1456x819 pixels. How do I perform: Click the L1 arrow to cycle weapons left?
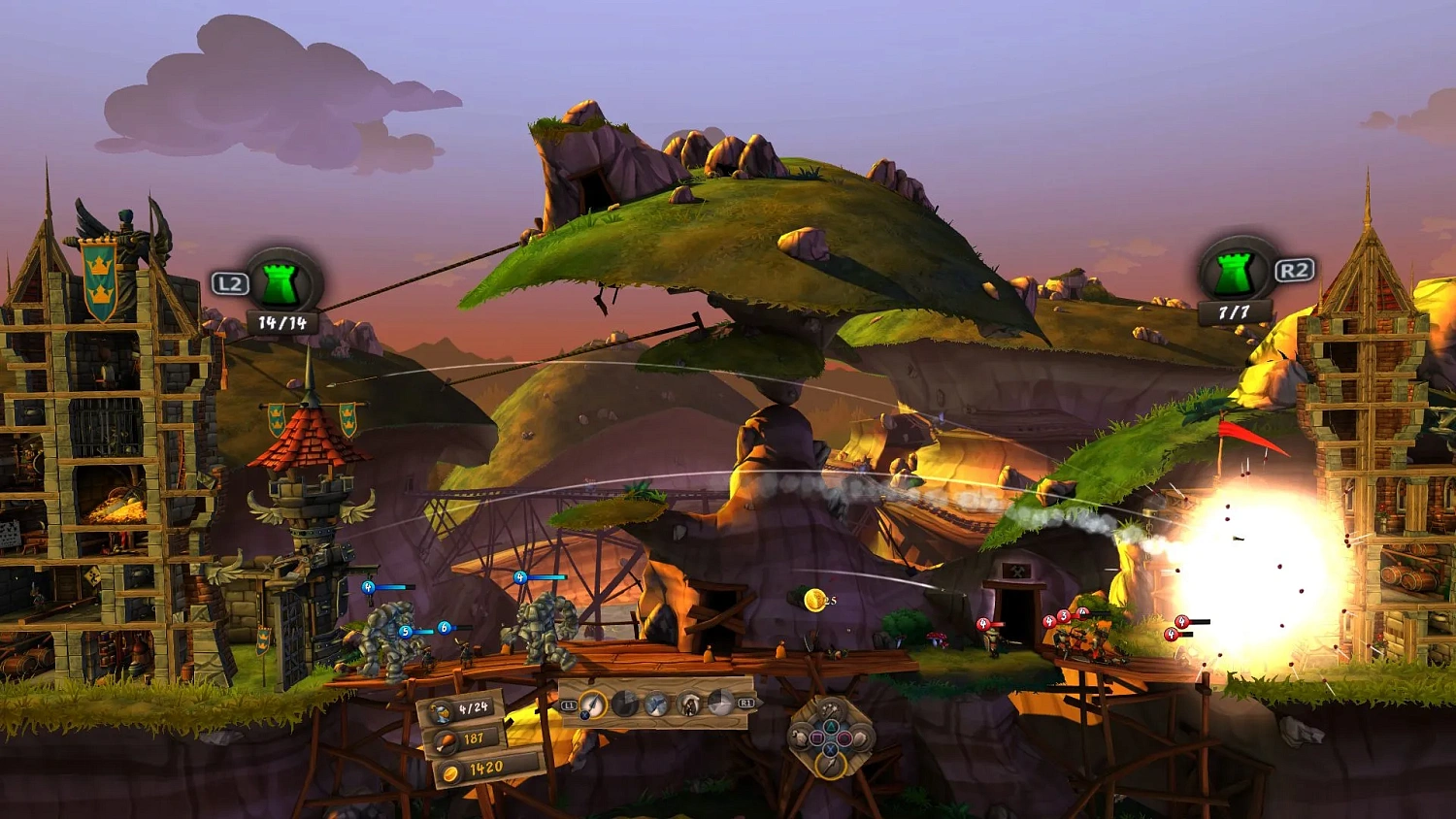[569, 704]
